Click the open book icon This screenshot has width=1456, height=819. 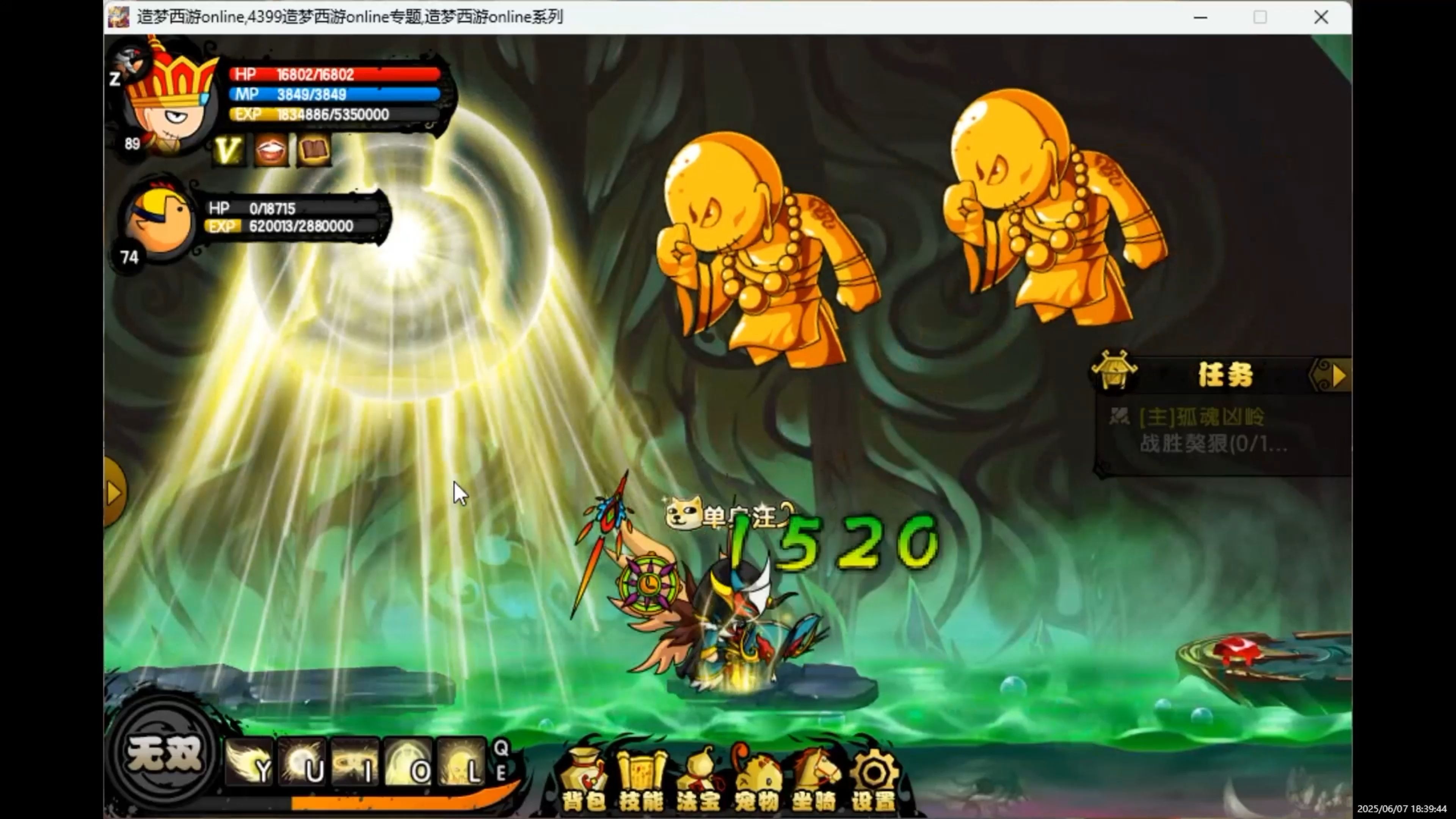click(x=314, y=151)
